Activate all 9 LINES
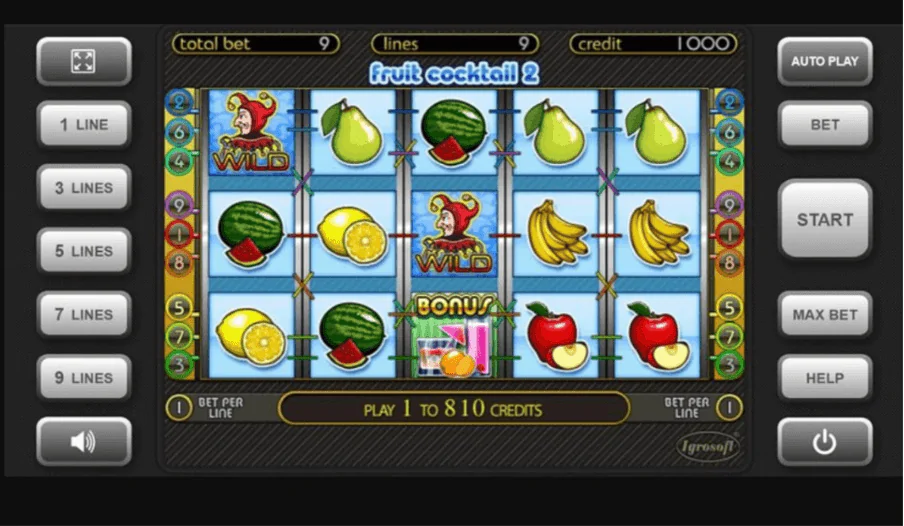The image size is (904, 526). coord(84,378)
